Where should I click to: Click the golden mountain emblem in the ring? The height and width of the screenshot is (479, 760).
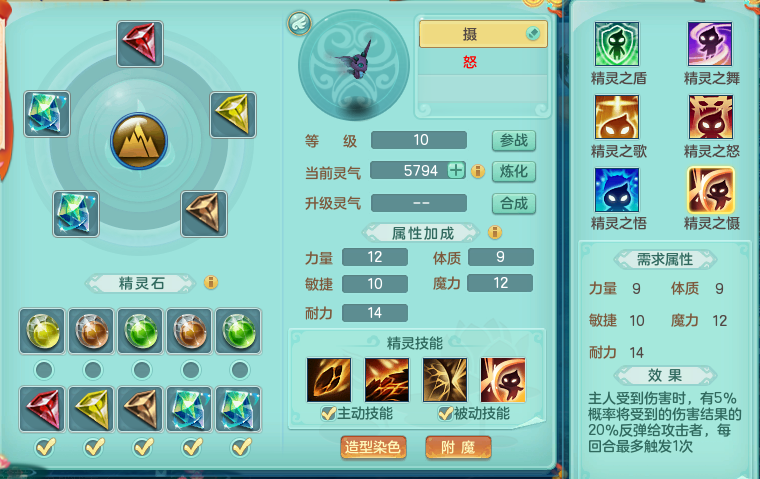click(139, 142)
